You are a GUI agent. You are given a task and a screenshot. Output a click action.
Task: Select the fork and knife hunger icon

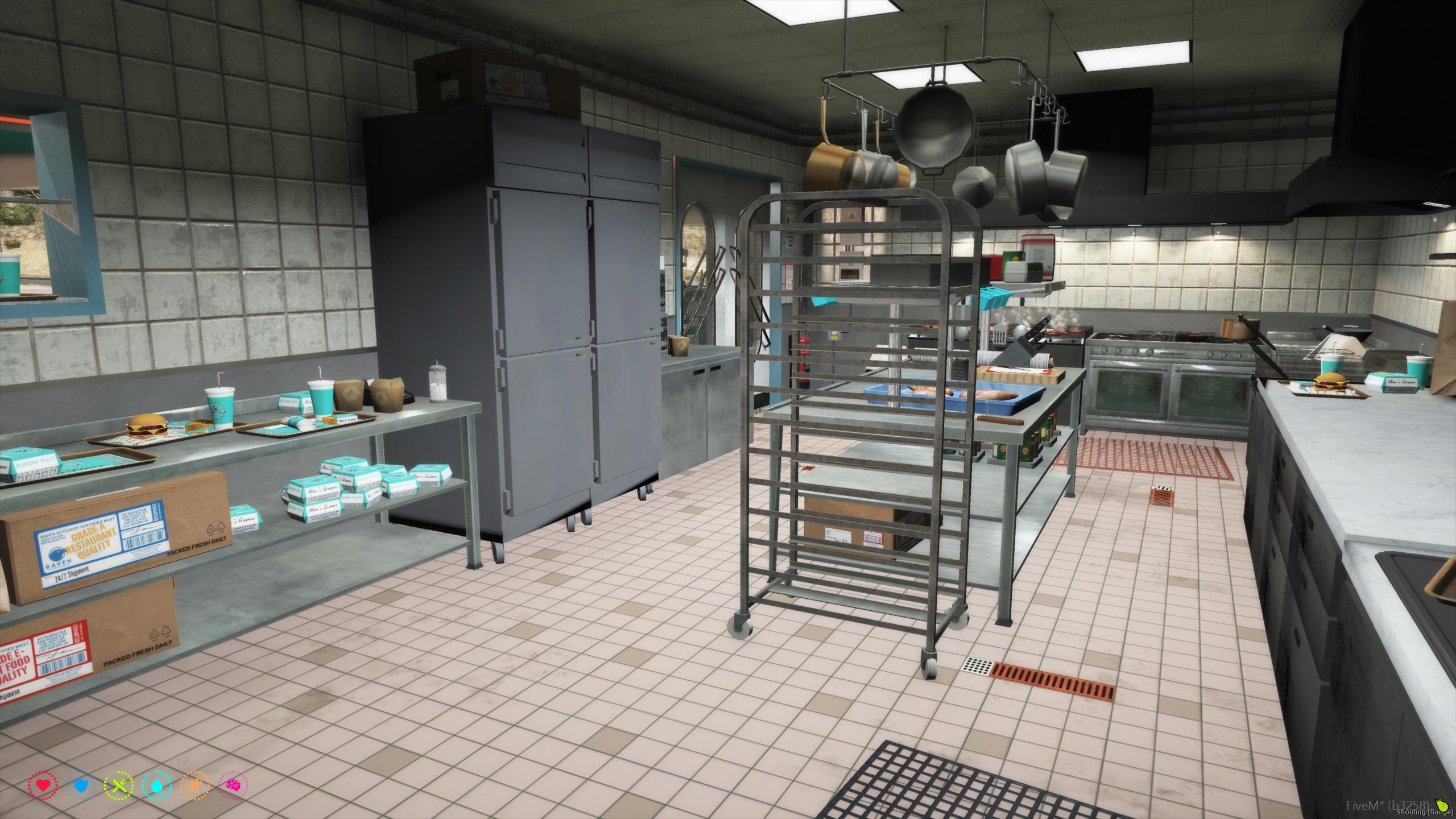pyautogui.click(x=119, y=785)
